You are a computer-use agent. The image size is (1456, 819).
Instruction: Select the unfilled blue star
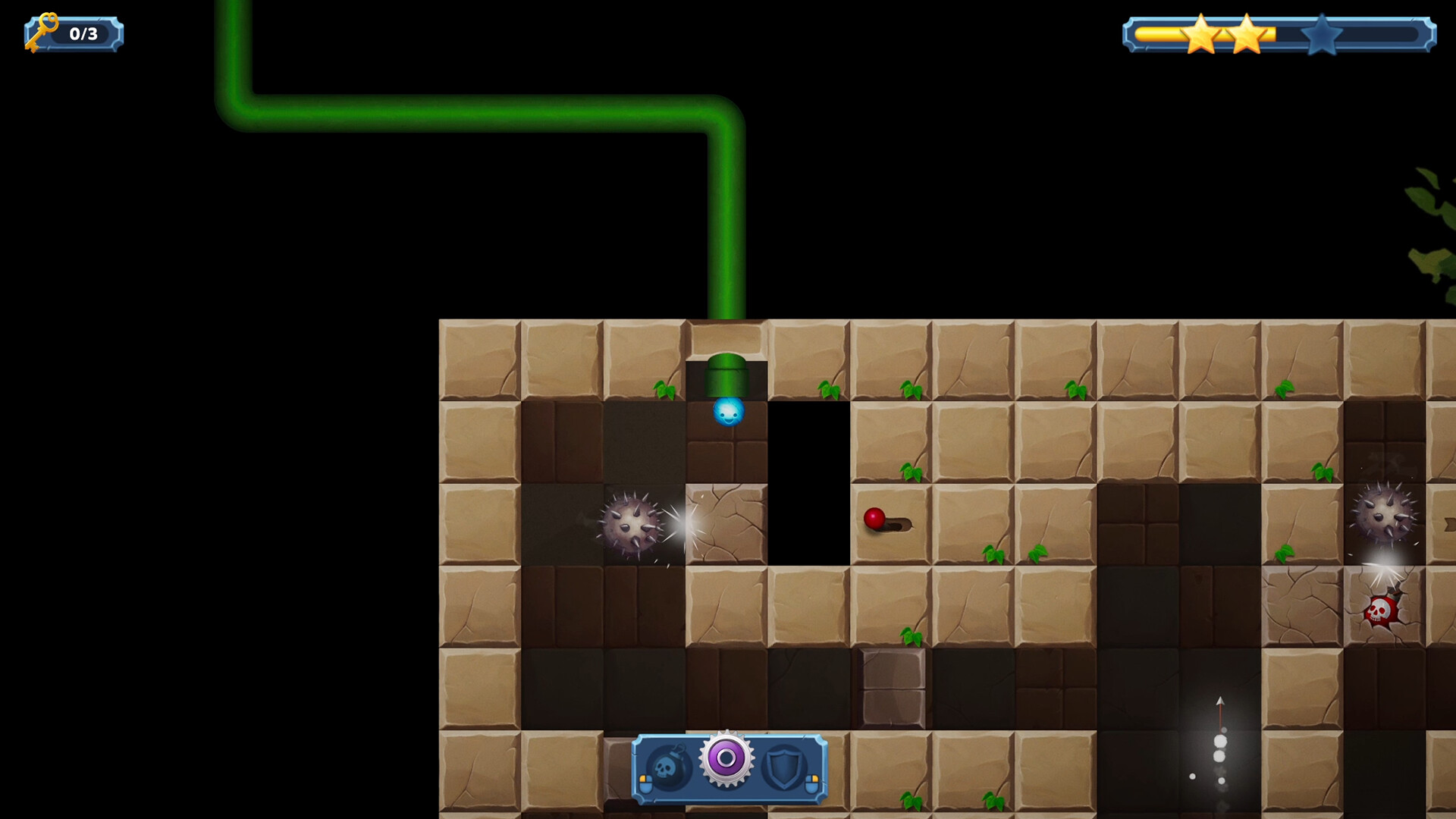click(1323, 34)
